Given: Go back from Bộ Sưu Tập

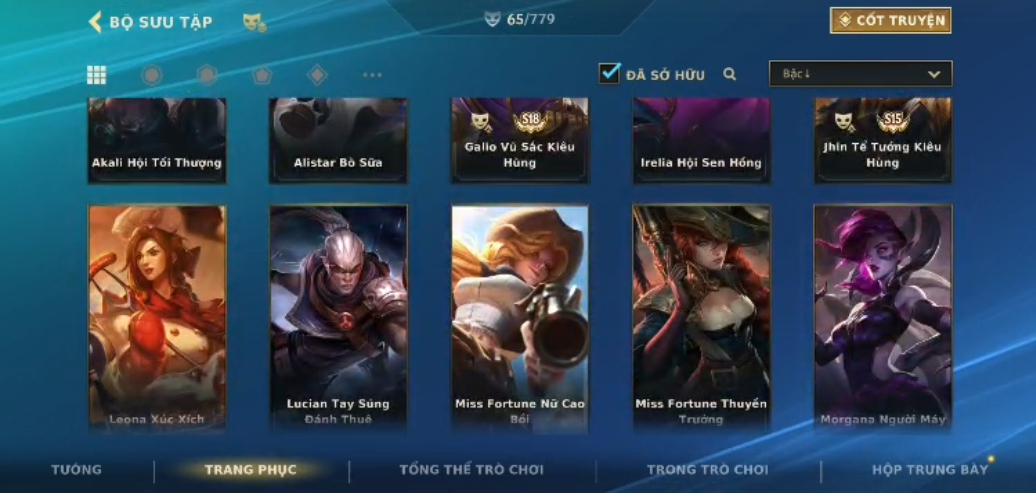Looking at the screenshot, I should click(x=96, y=22).
